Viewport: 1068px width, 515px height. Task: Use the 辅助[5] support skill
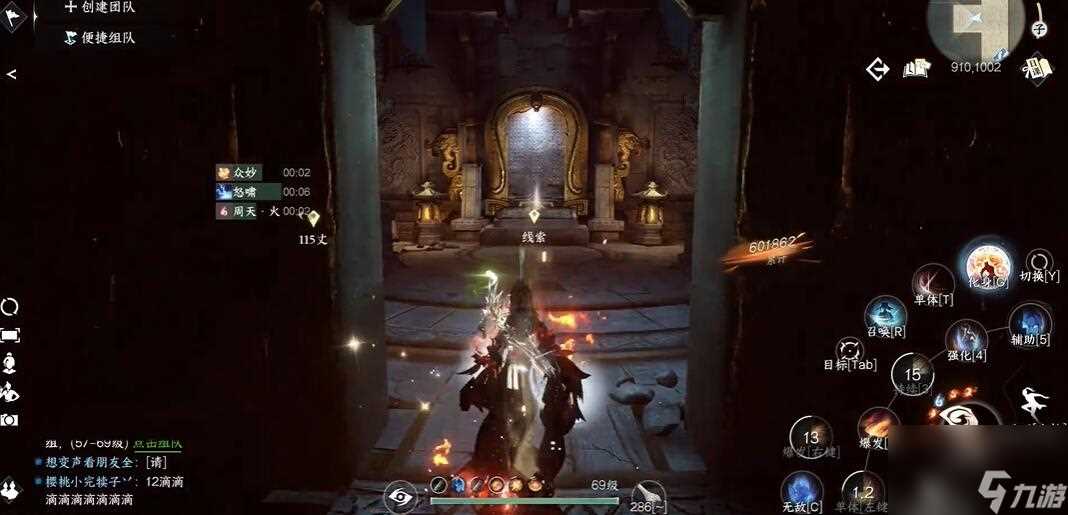(x=1029, y=324)
